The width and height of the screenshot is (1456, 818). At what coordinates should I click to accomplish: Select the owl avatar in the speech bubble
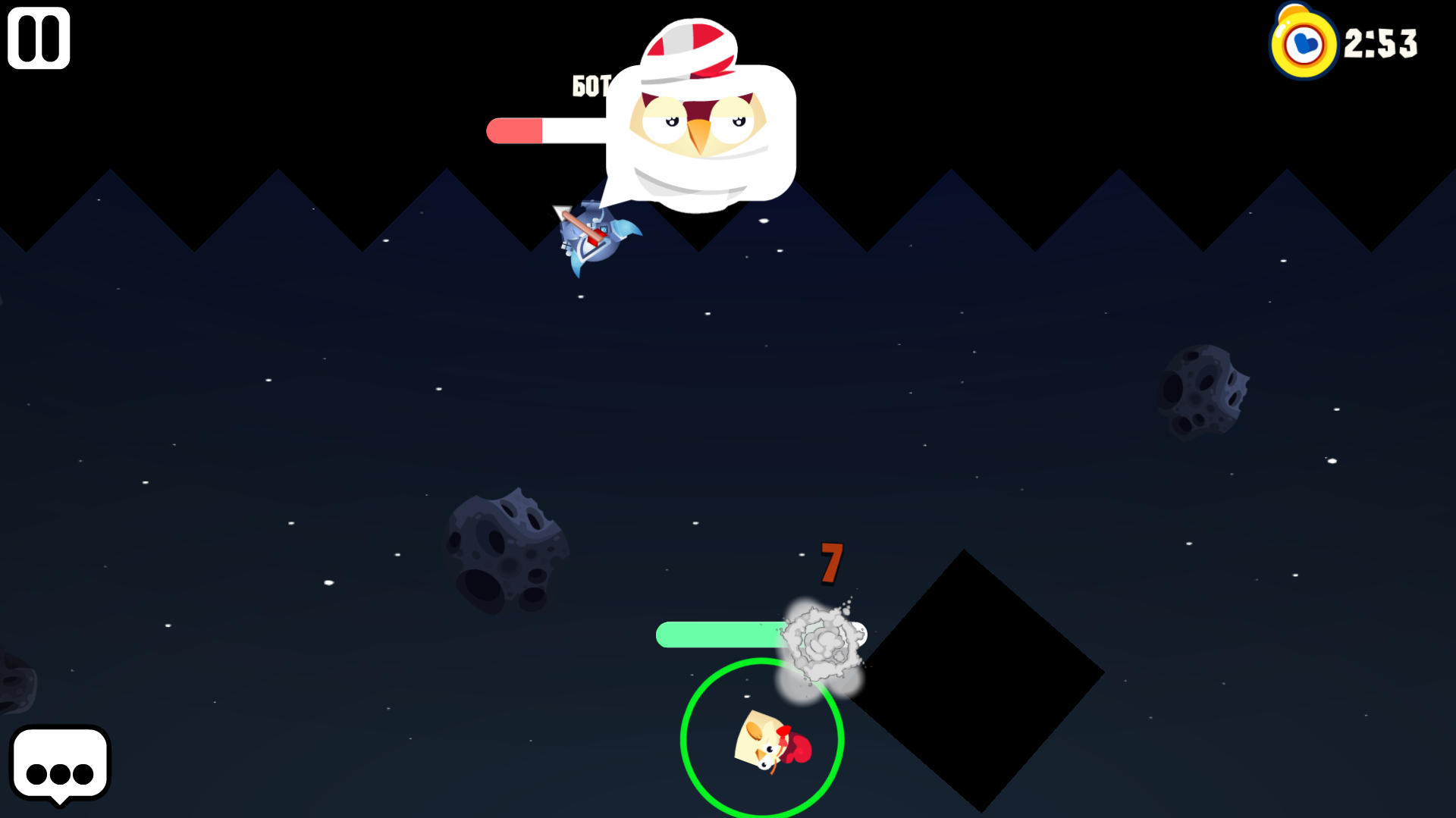pyautogui.click(x=696, y=121)
